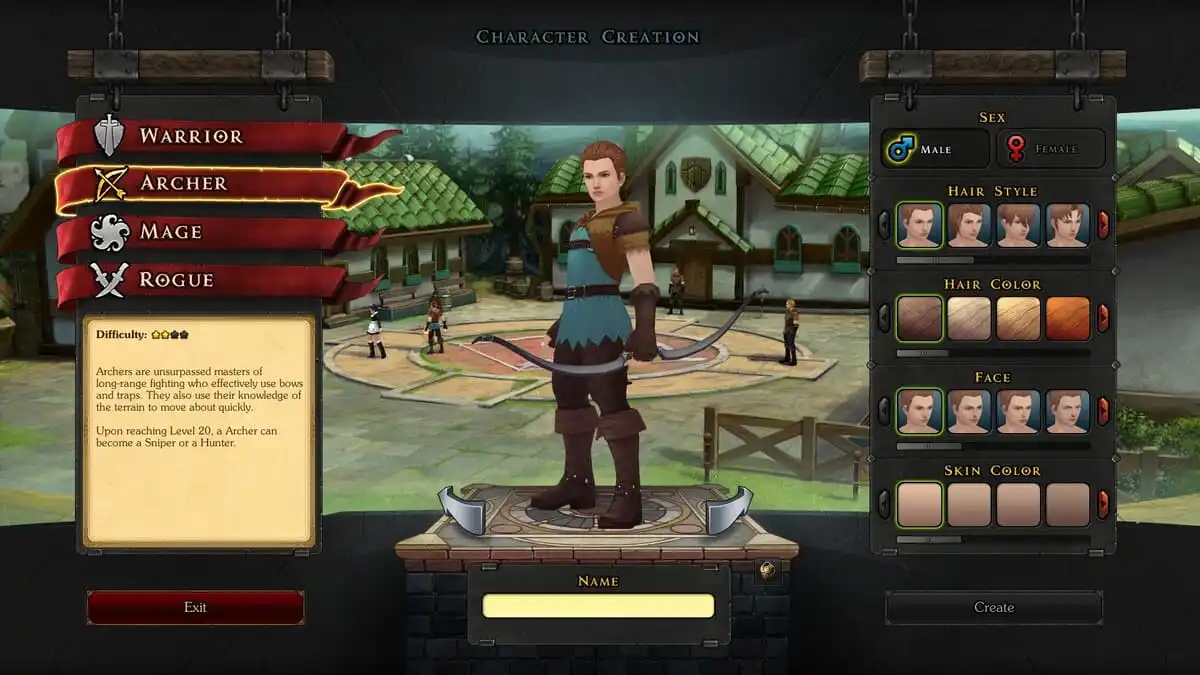Show next hair colors with red arrow

pos(1103,318)
